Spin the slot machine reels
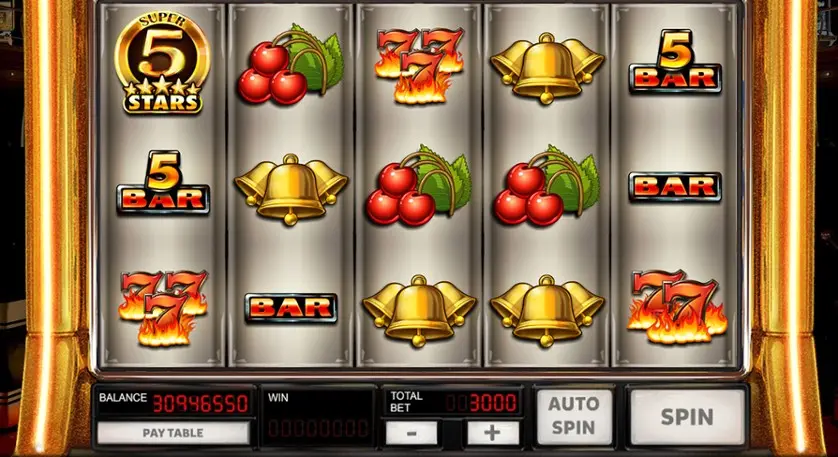838x457 pixels. [687, 416]
